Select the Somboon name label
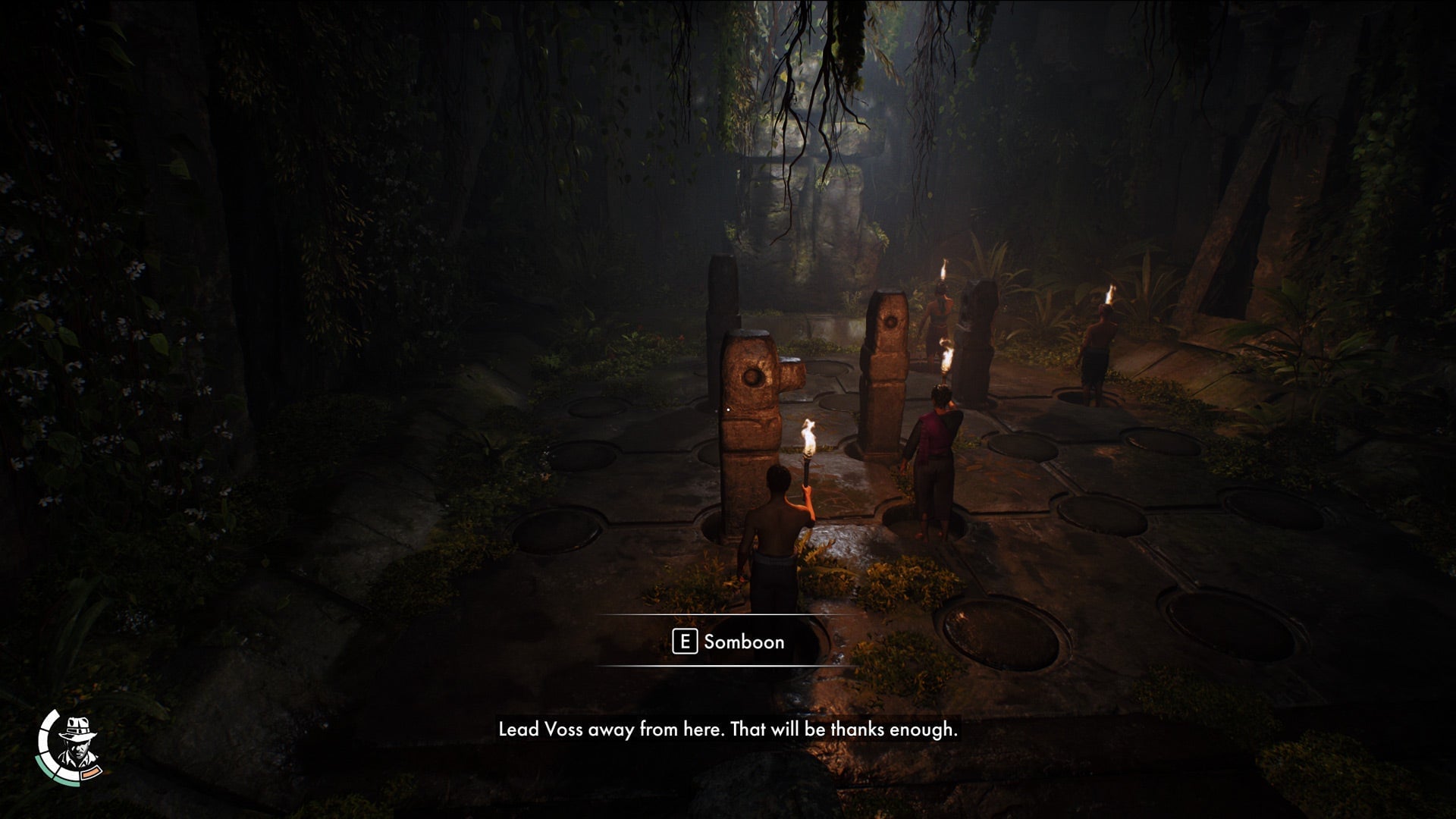Viewport: 1456px width, 819px height. [743, 642]
